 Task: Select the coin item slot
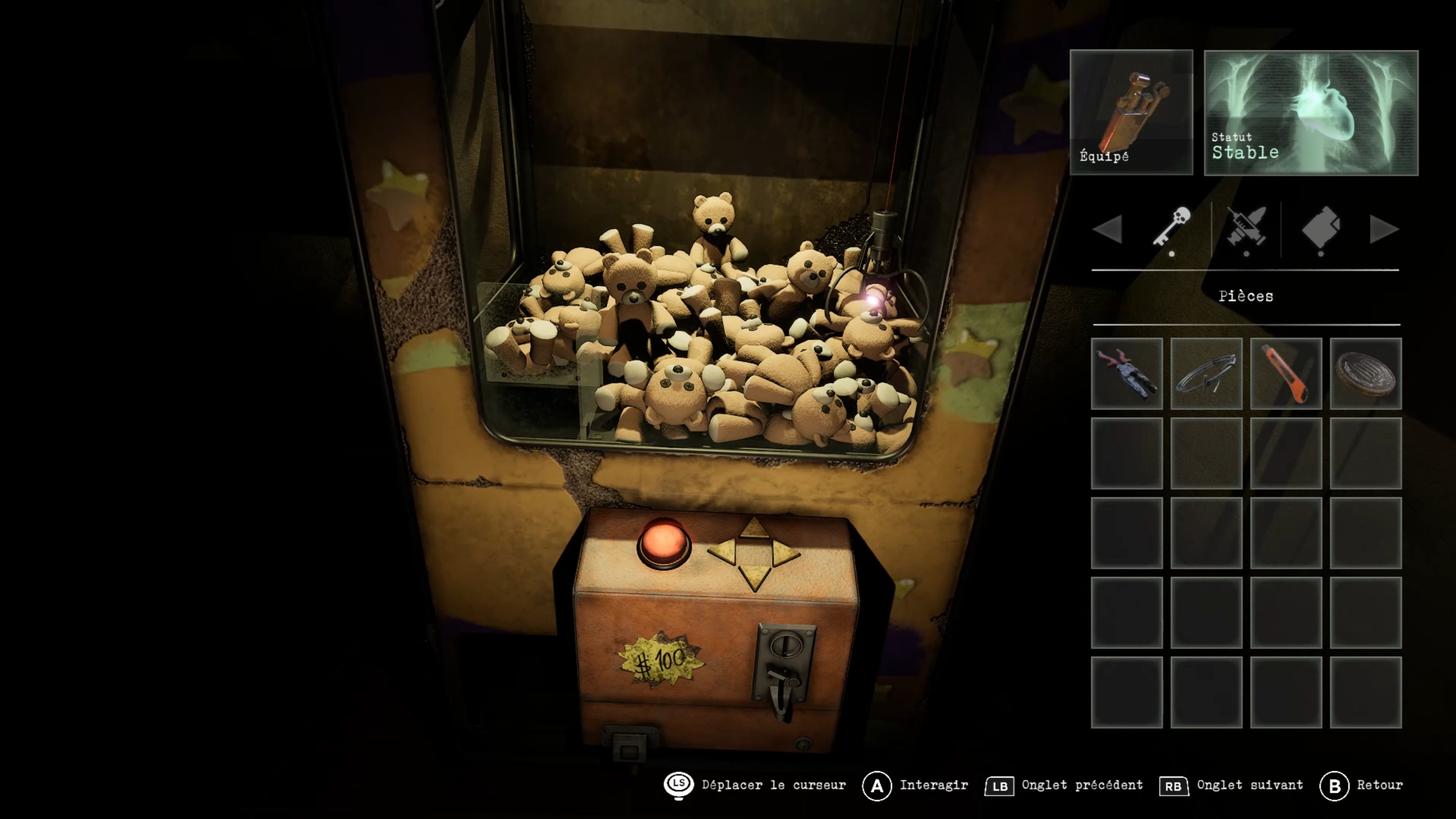tap(1365, 373)
